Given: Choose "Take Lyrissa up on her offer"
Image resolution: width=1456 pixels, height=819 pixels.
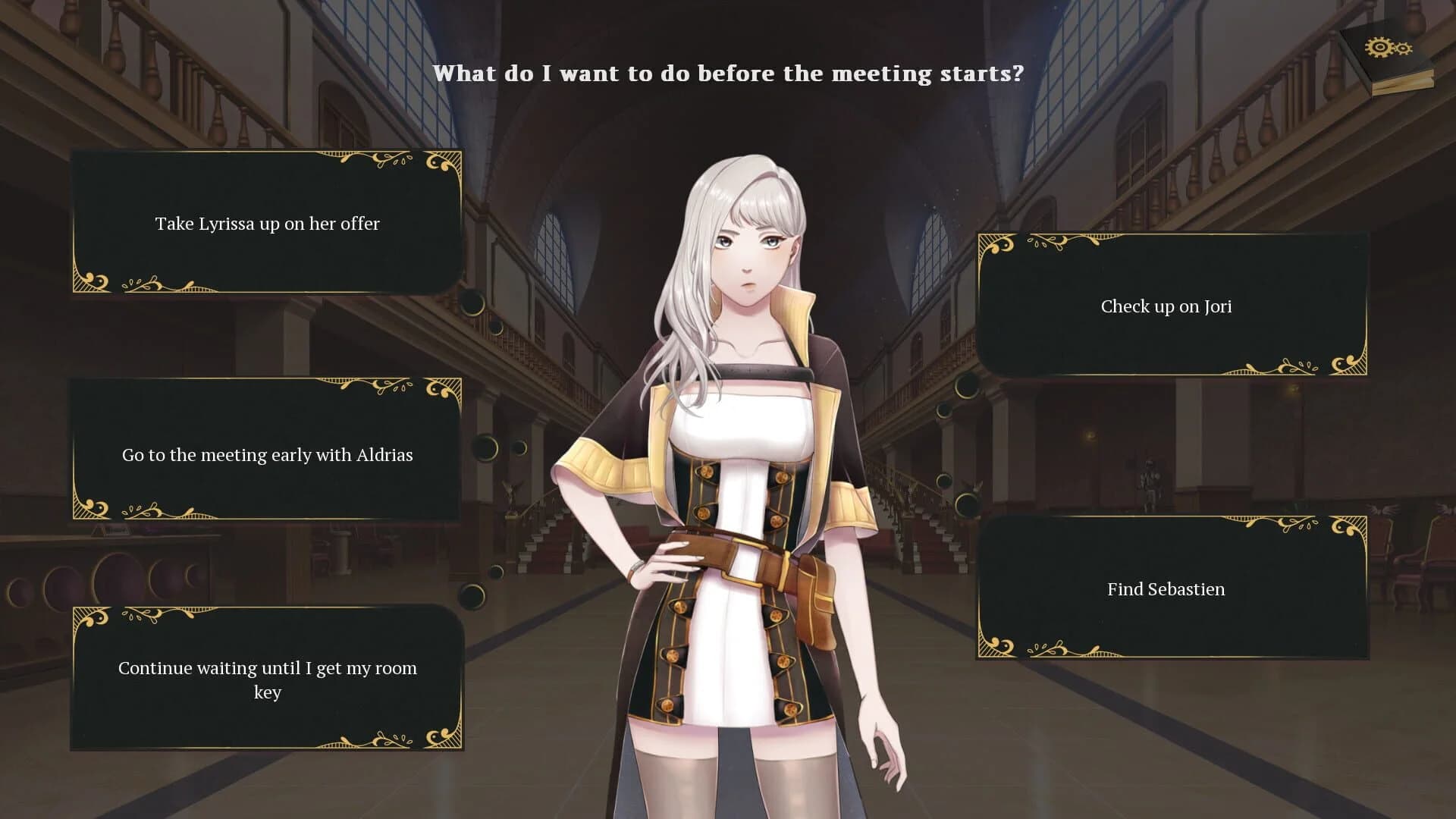Looking at the screenshot, I should [267, 223].
